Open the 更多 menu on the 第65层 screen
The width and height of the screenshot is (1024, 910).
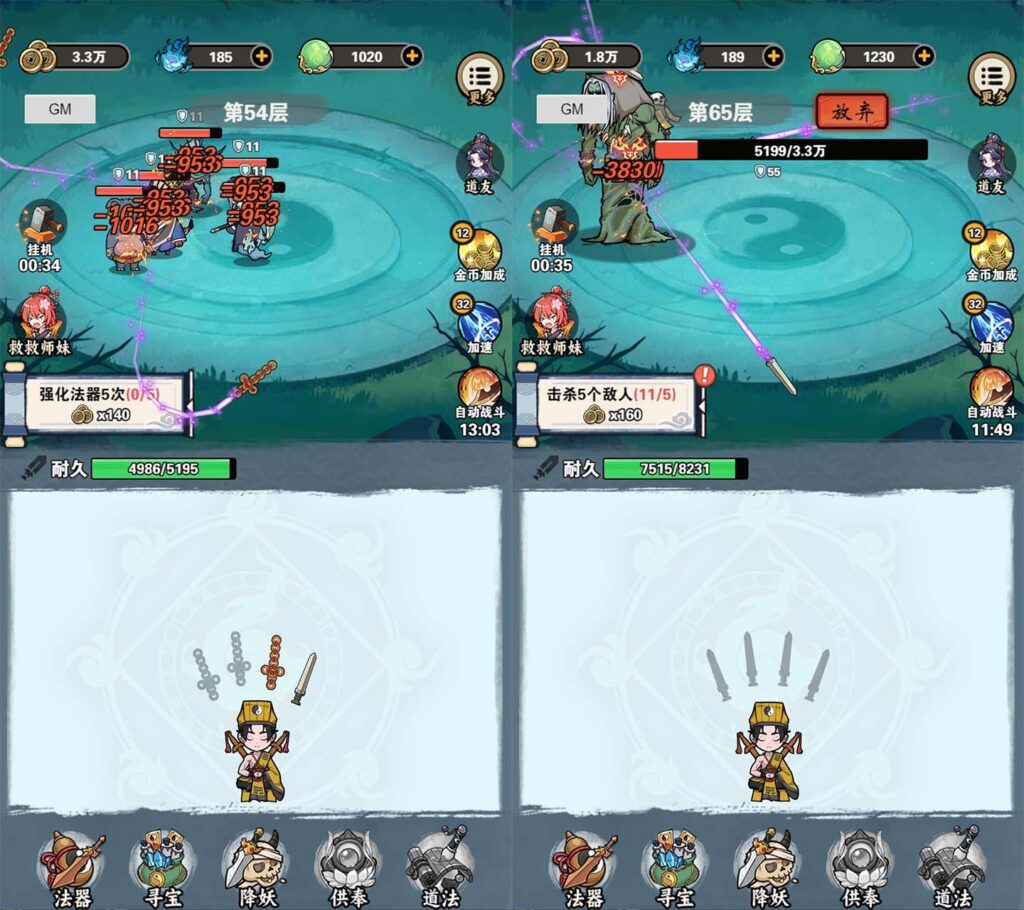pyautogui.click(x=992, y=78)
